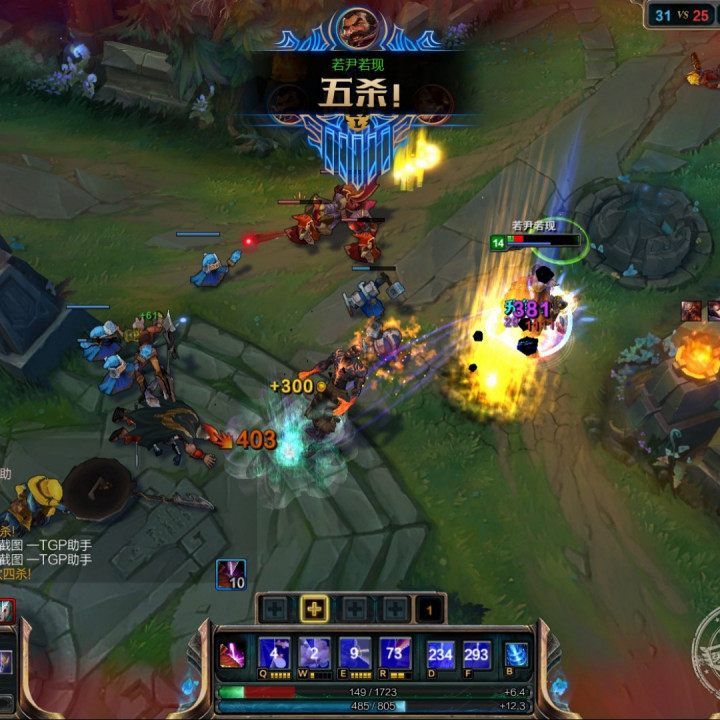Activate the Q ability
The image size is (720, 720).
[x=275, y=654]
